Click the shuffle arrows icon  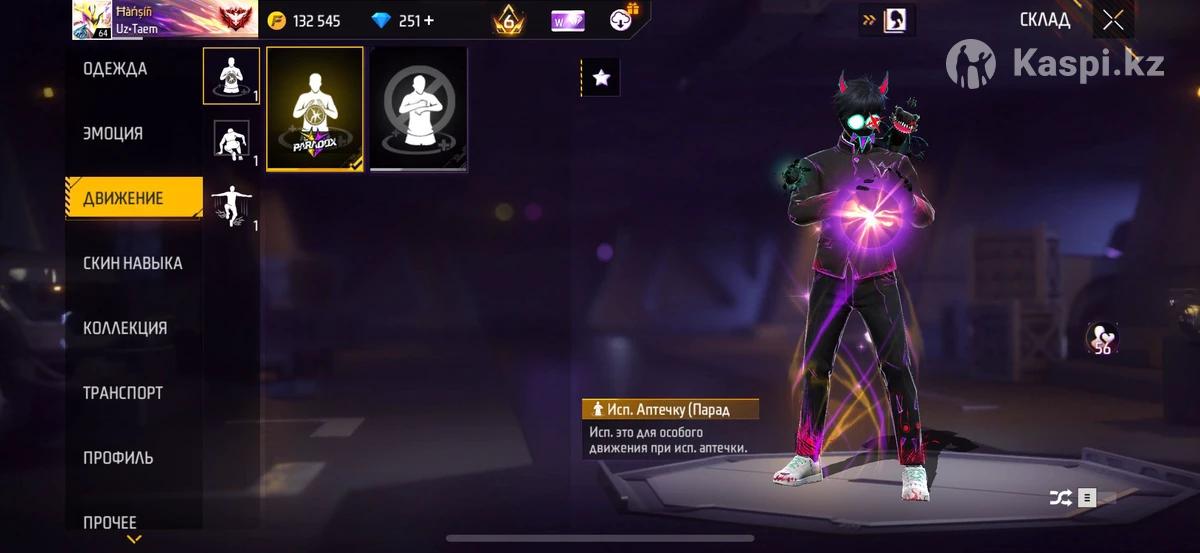click(x=1060, y=497)
